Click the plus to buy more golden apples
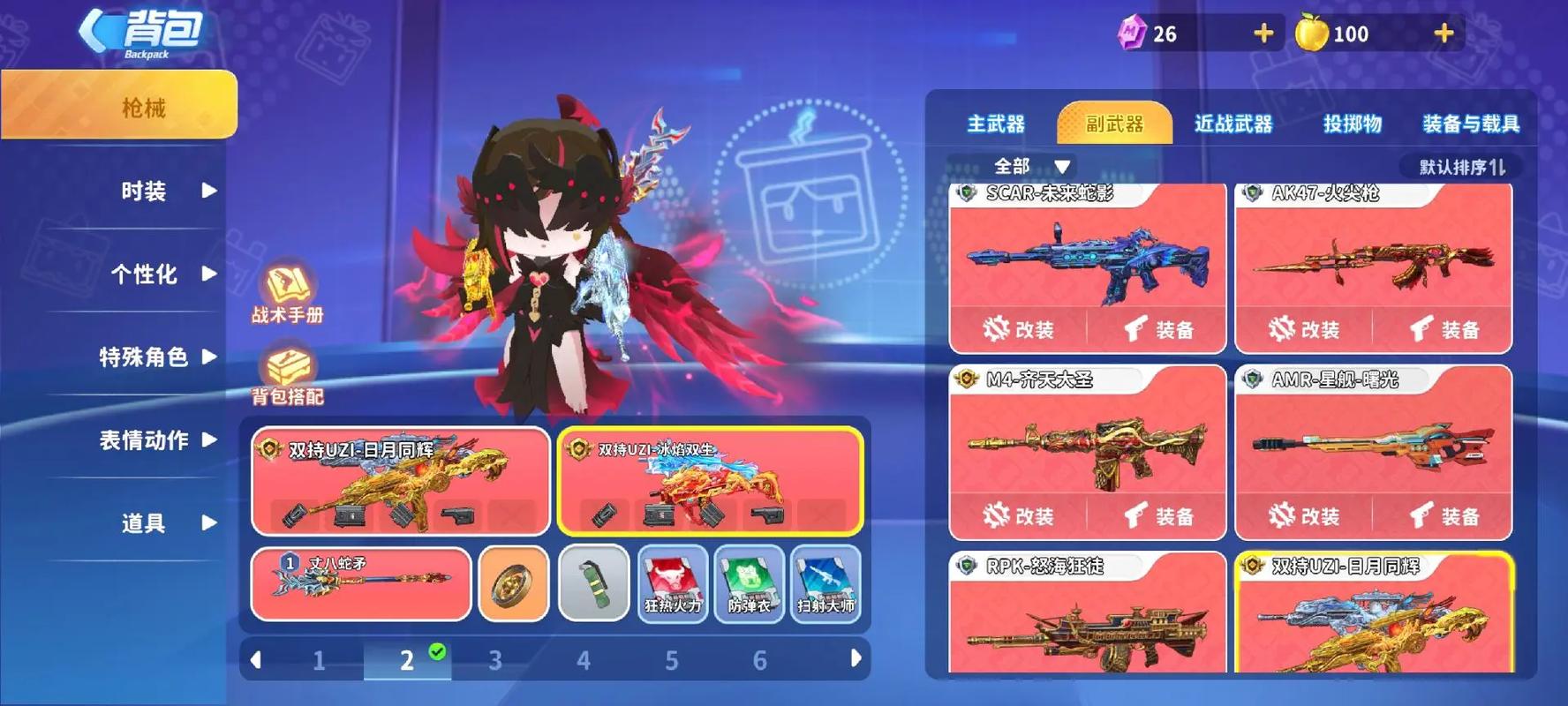Viewport: 1568px width, 706px height. 1443,33
